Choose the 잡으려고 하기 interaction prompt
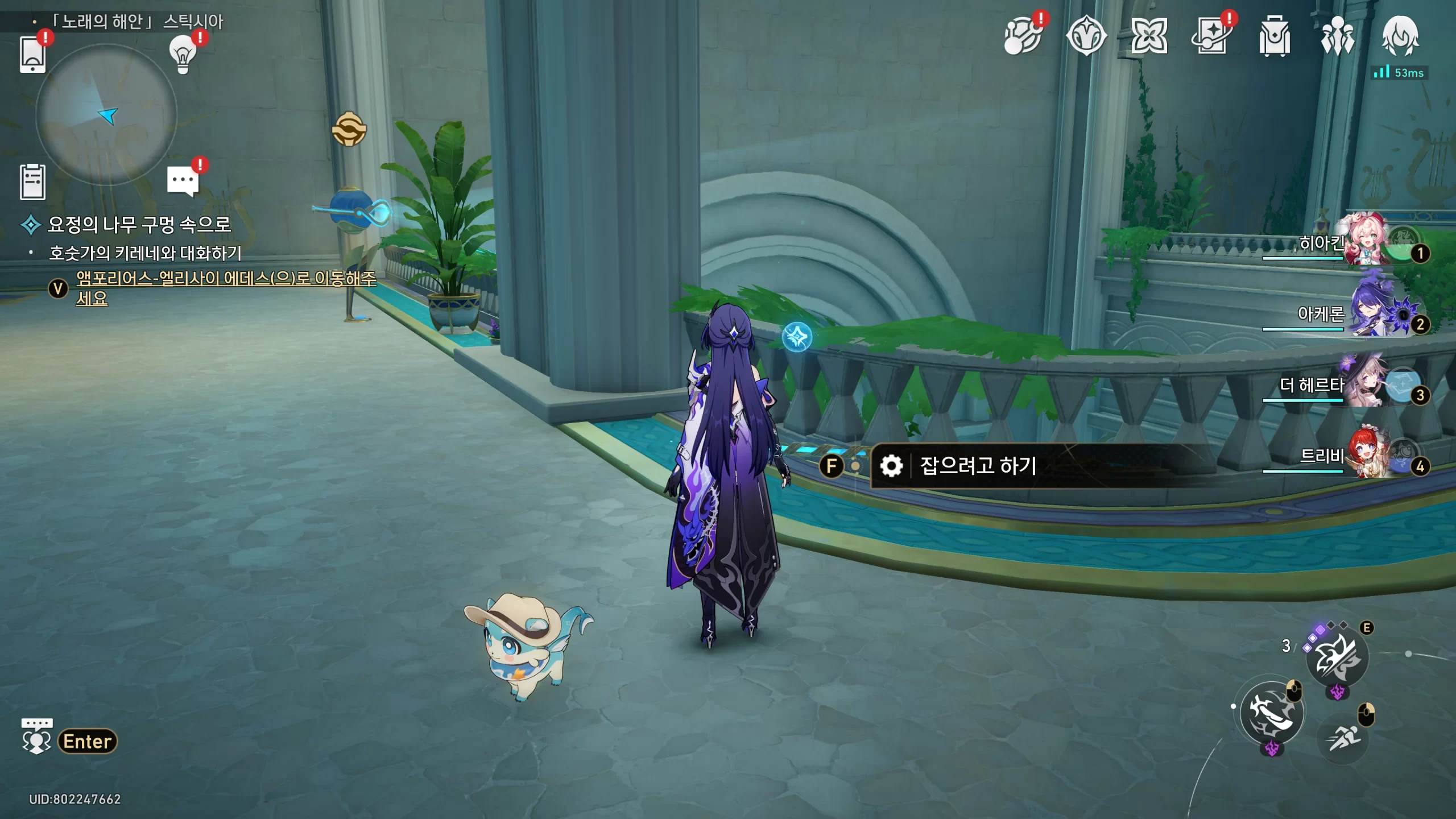The width and height of the screenshot is (1456, 819). pos(978,466)
